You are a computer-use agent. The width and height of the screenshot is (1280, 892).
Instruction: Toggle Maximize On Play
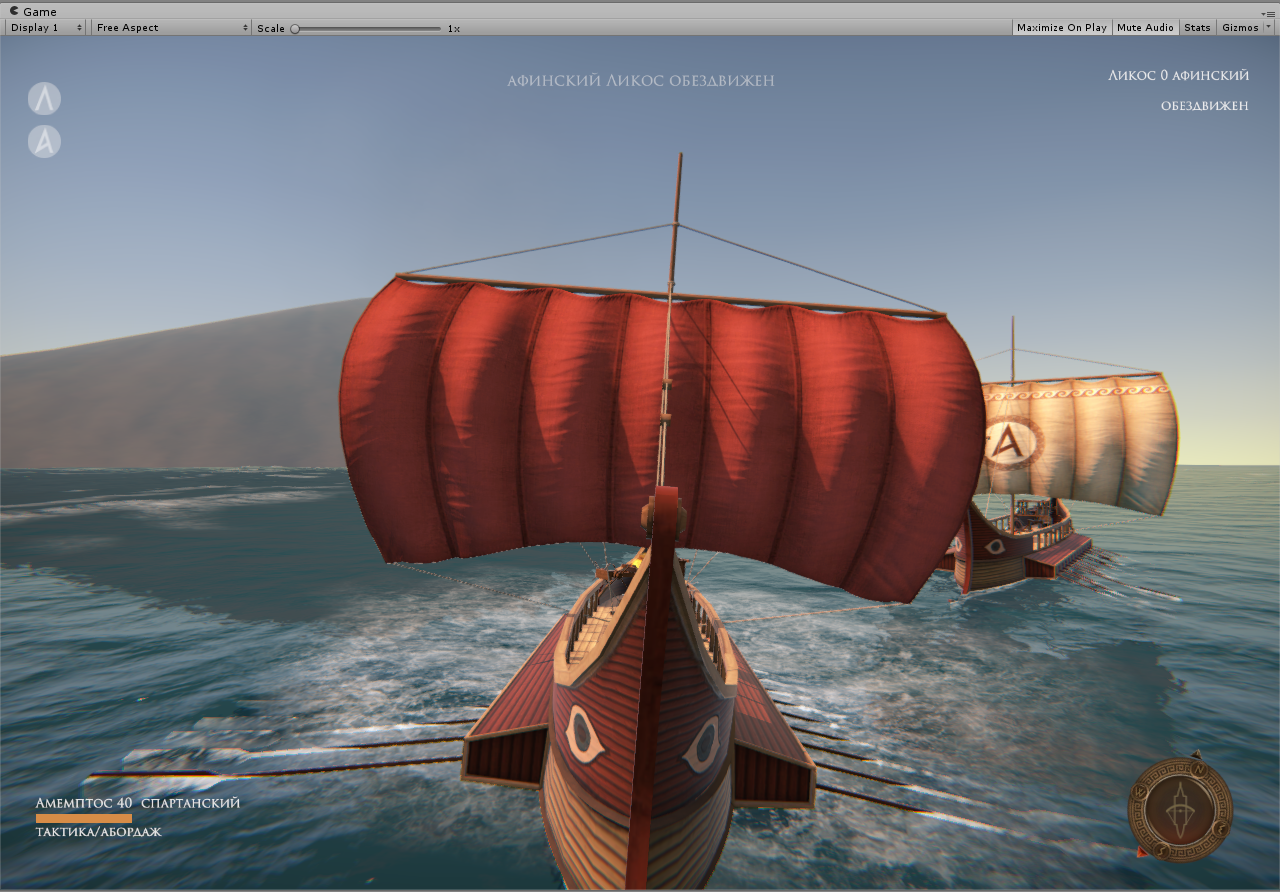(x=1061, y=28)
